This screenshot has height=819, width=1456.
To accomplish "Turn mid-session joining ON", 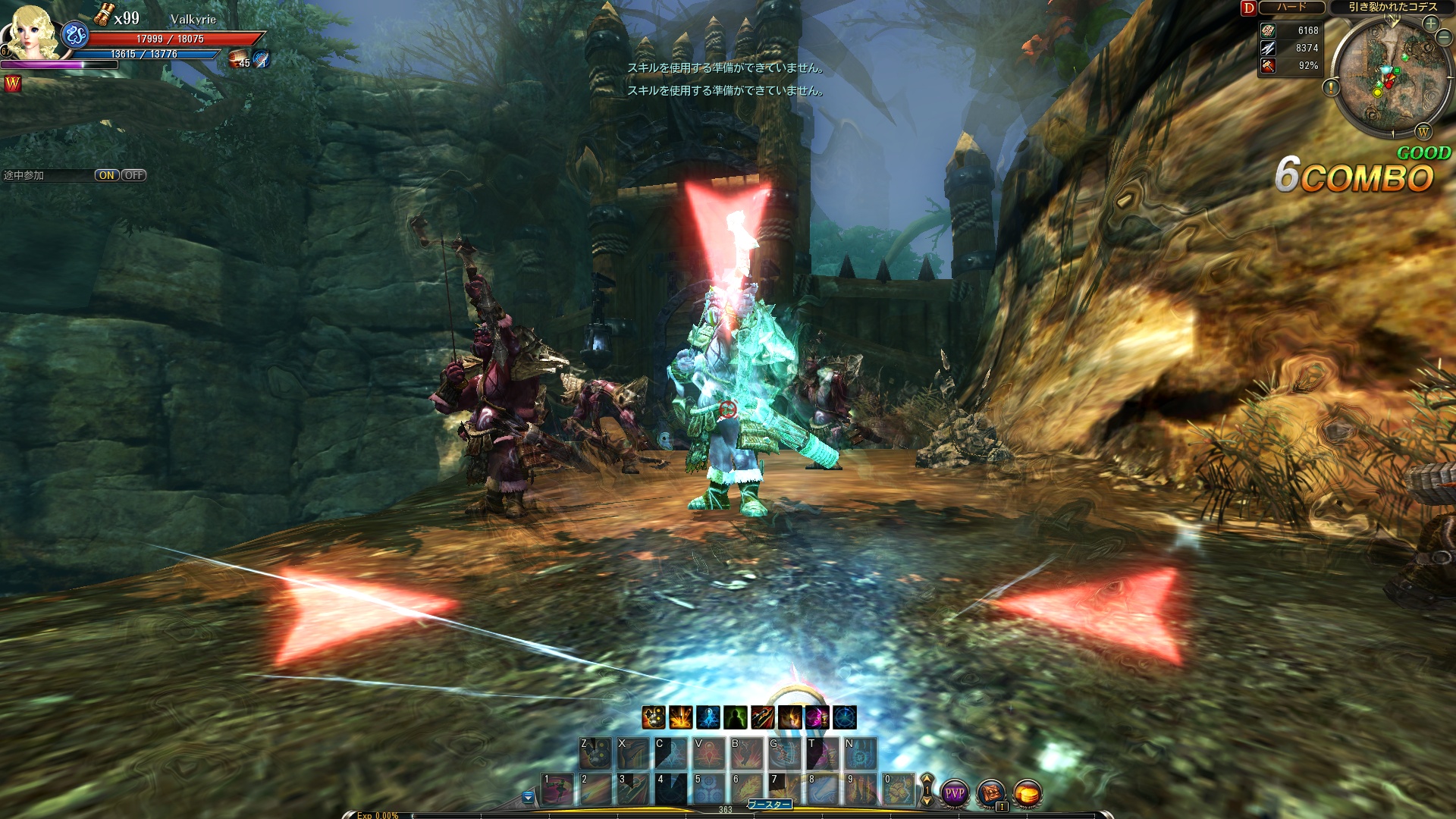I will (x=106, y=175).
